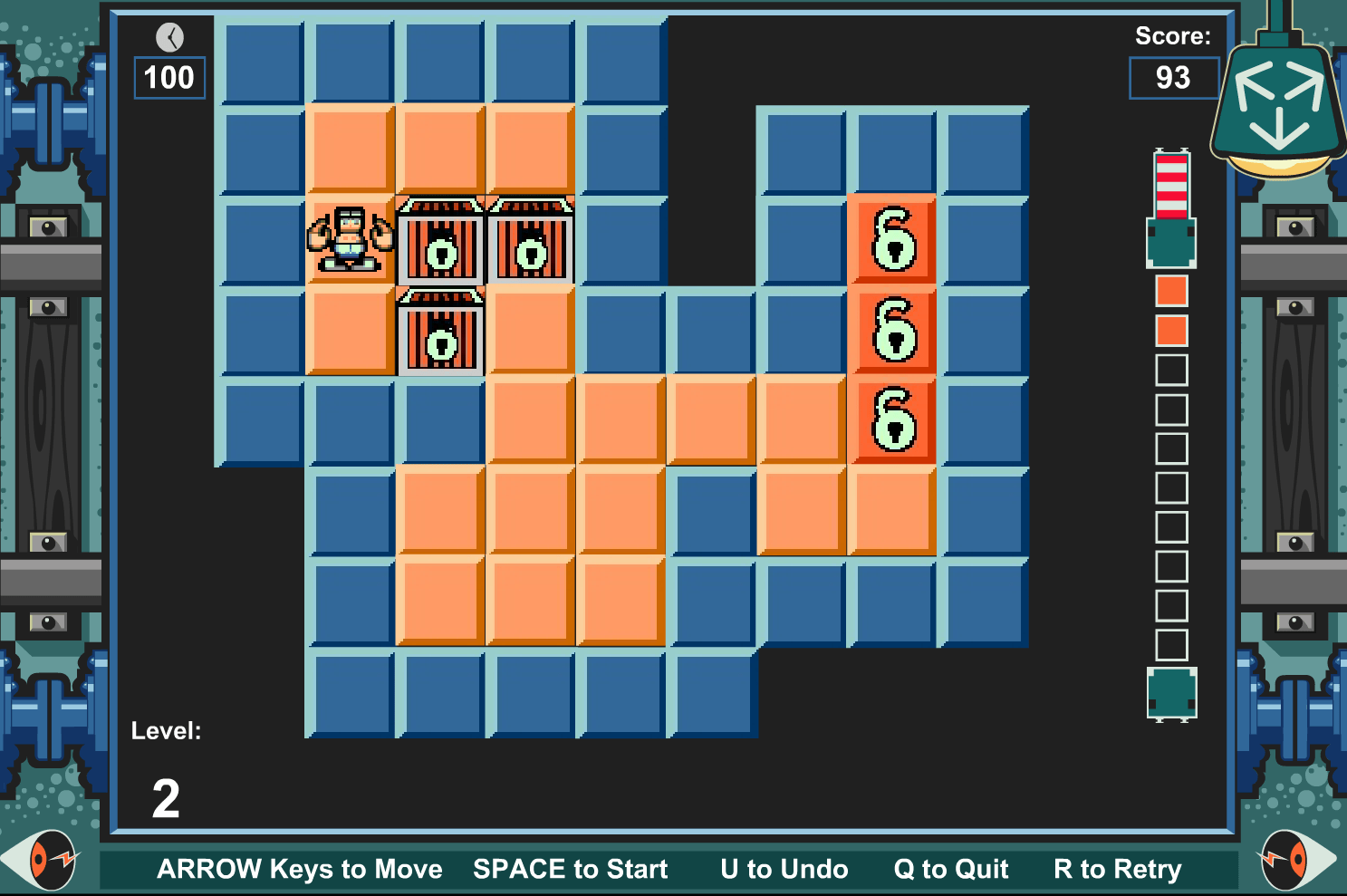
Task: Click the topmost padlock goal tile
Action: point(892,238)
